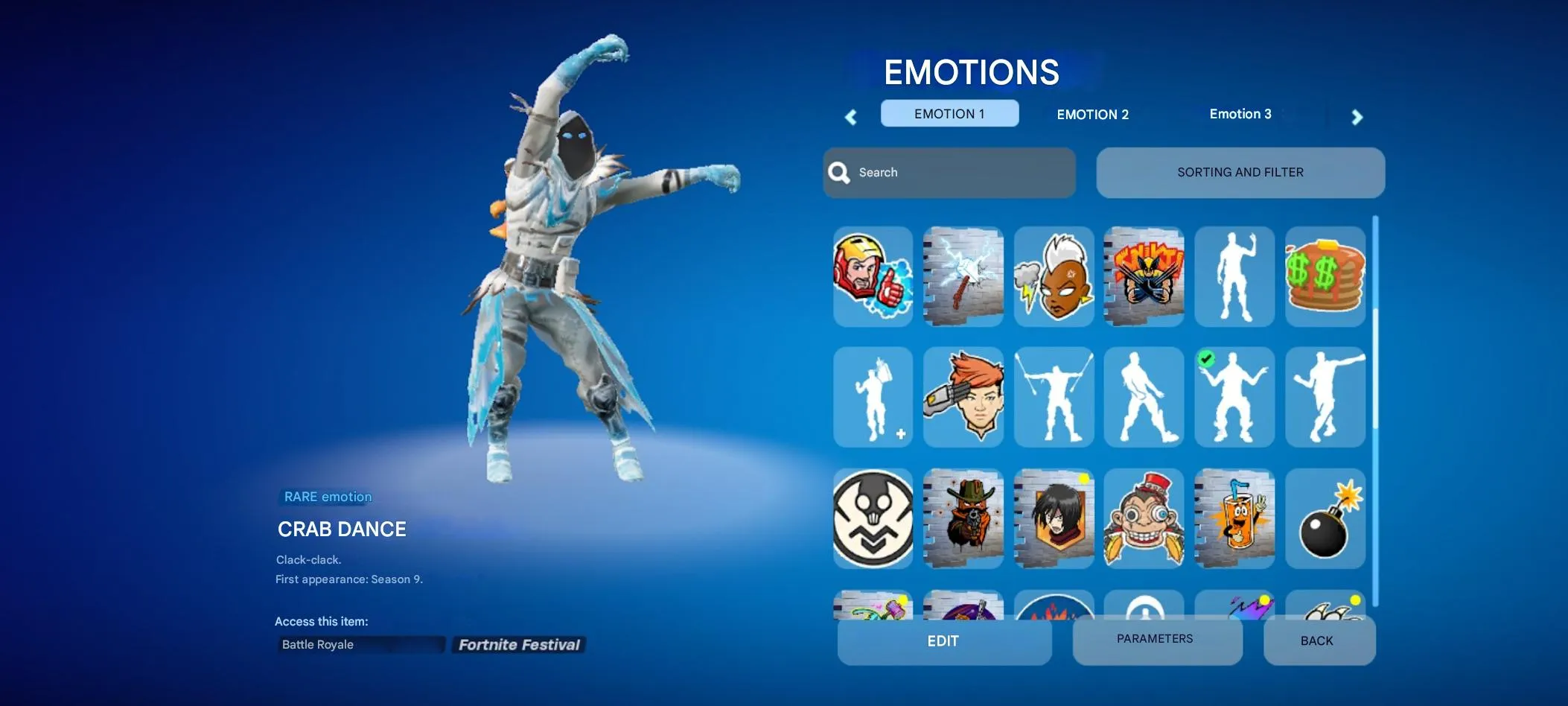
Task: Open Sorting and Filter options
Action: point(1240,172)
